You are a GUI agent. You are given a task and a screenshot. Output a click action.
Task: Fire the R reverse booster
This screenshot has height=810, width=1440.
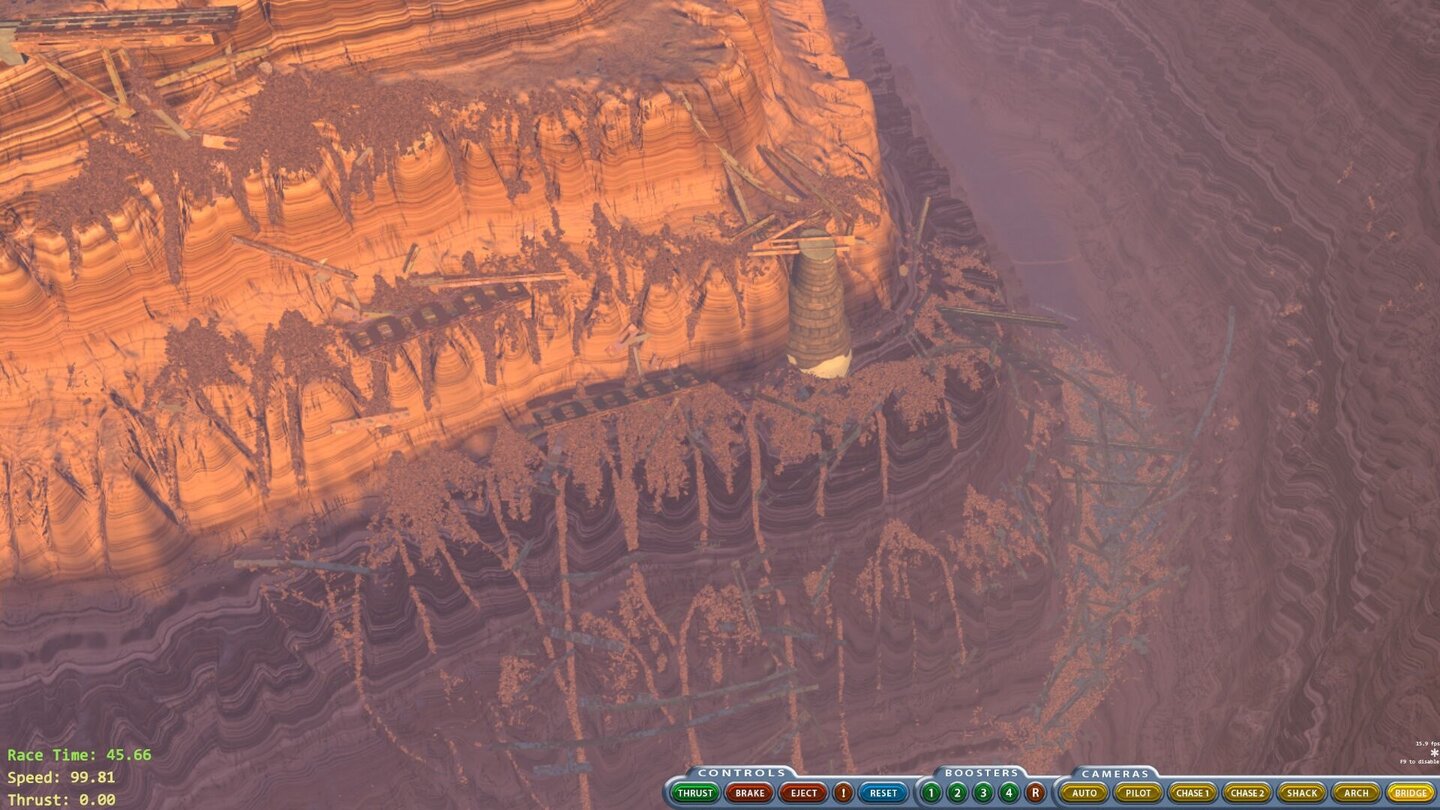(x=1033, y=792)
